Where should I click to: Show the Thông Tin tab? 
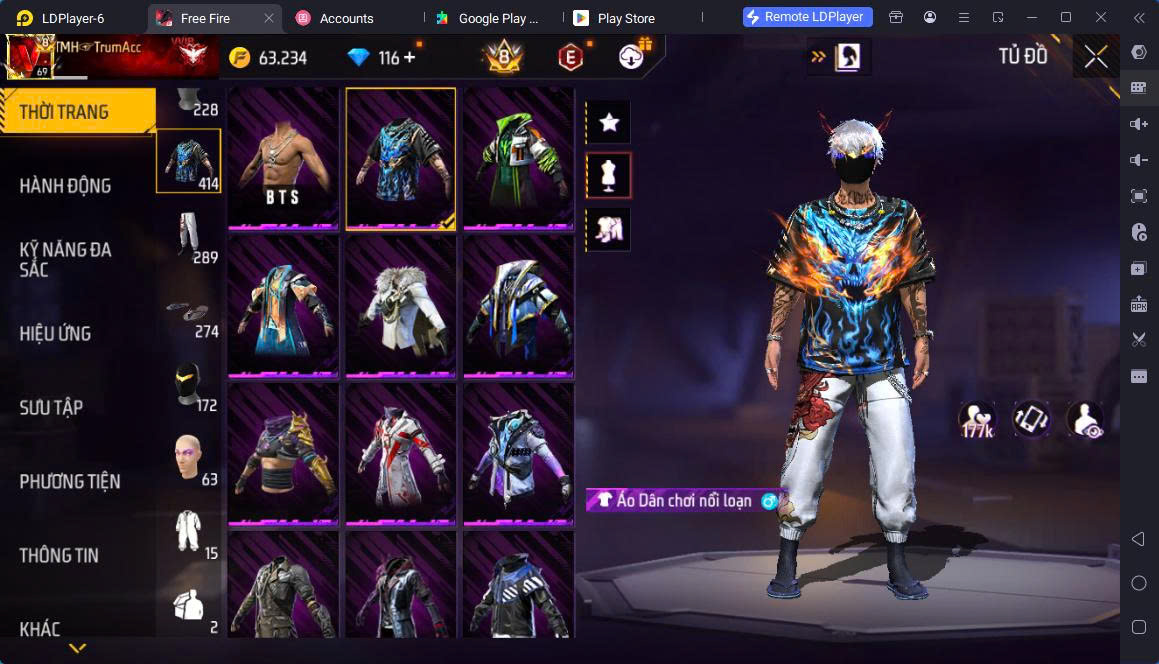tap(59, 556)
